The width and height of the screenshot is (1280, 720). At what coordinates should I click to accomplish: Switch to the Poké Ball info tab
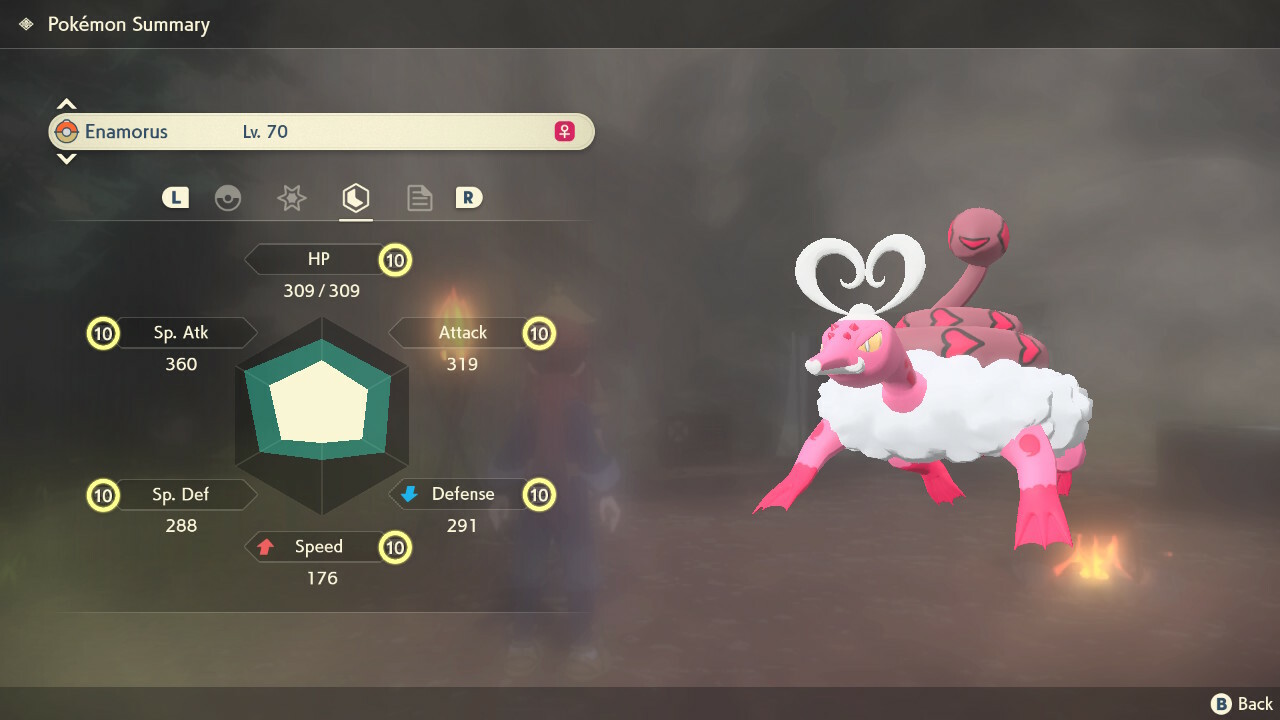point(228,198)
